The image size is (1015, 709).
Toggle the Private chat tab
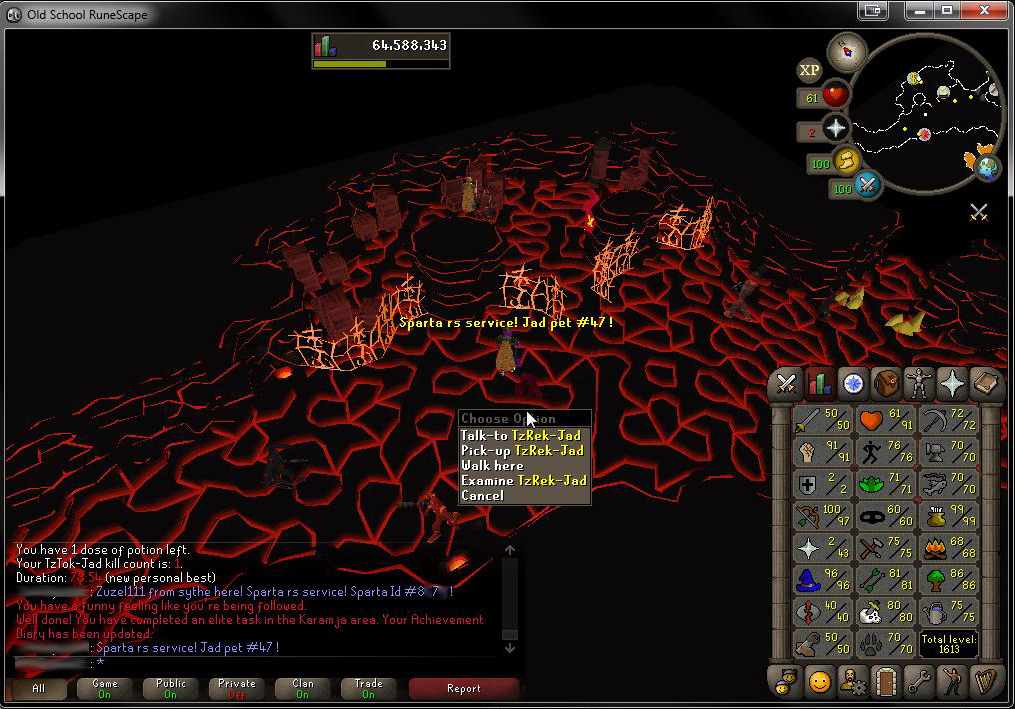point(237,688)
